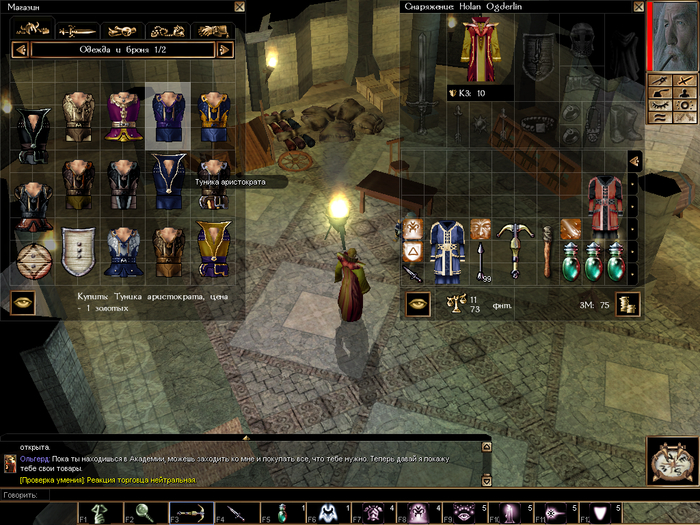Select the highlighted blue aristocrat tunic
Screen dimensions: 700x525
coord(166,119)
